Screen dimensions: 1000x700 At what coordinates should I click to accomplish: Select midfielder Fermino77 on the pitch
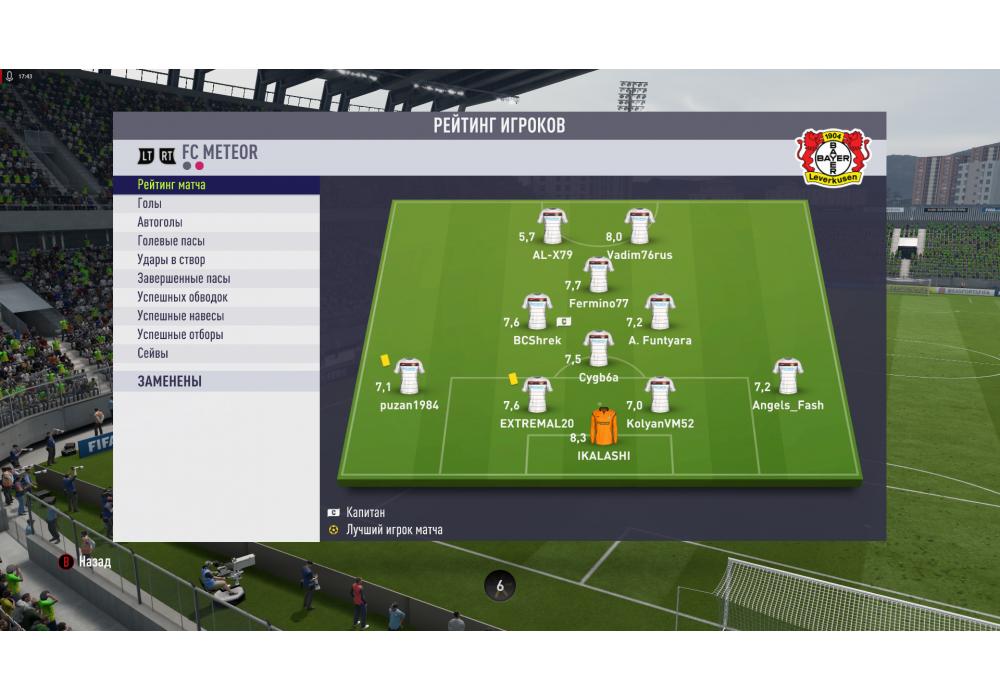598,276
